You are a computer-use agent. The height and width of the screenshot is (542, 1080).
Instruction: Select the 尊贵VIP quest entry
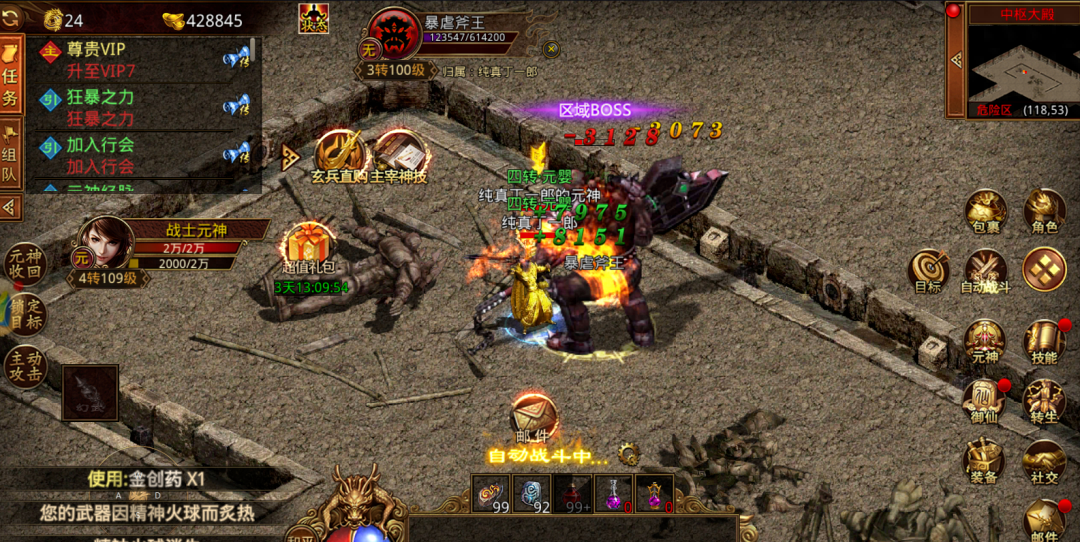pyautogui.click(x=140, y=59)
